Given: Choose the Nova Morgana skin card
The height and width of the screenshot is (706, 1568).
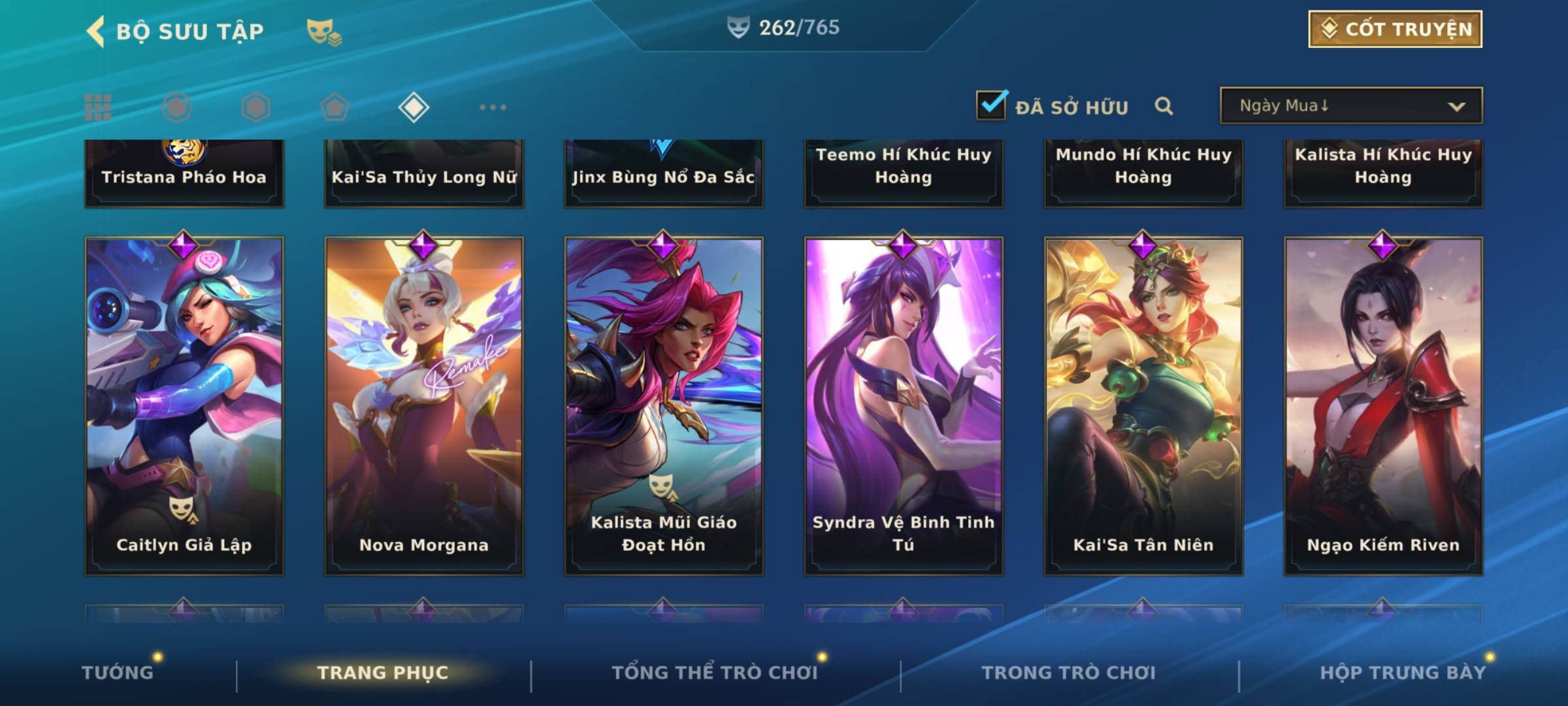Looking at the screenshot, I should pyautogui.click(x=424, y=405).
